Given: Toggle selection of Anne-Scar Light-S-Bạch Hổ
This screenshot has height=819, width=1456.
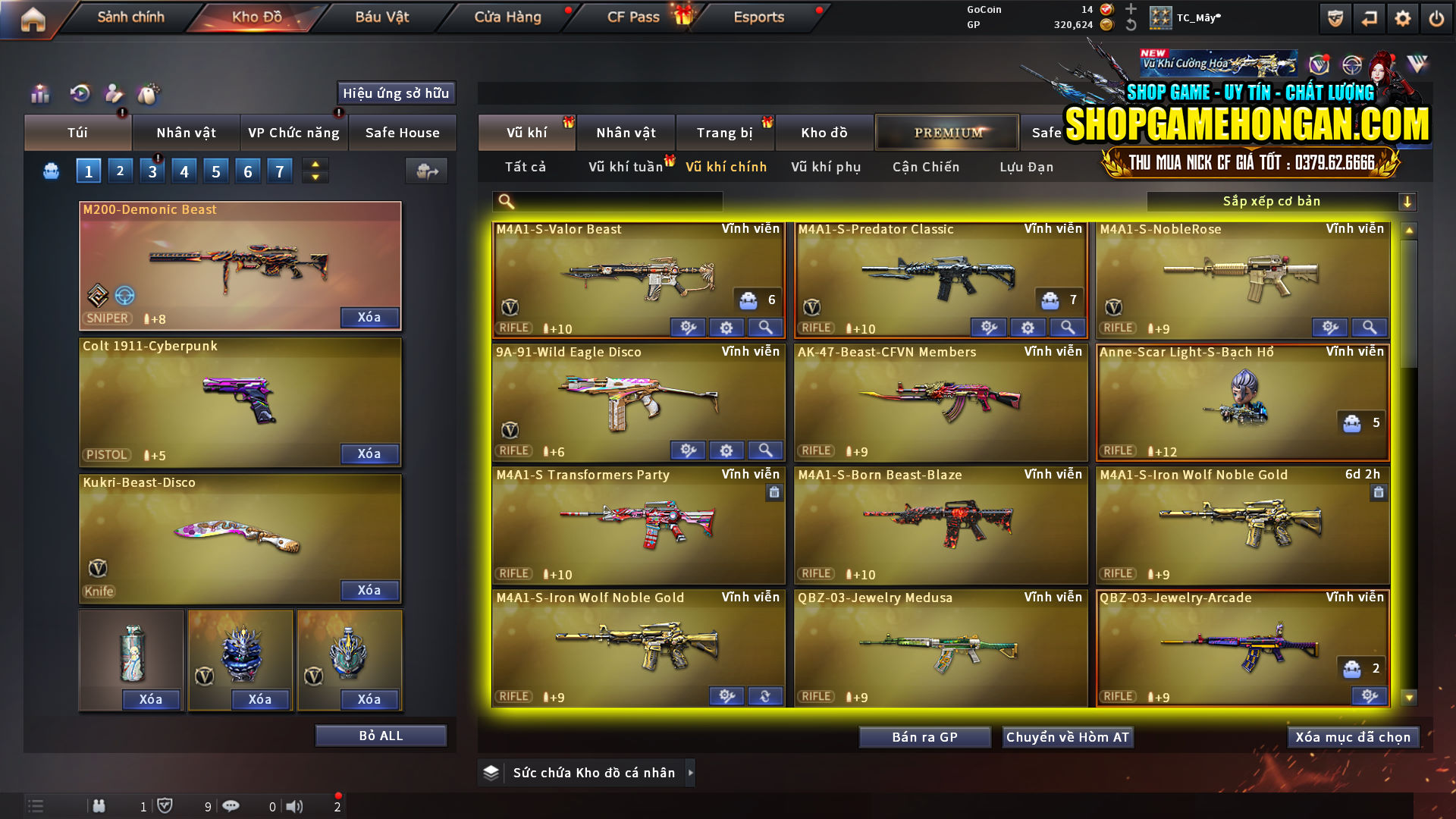Looking at the screenshot, I should [1242, 402].
